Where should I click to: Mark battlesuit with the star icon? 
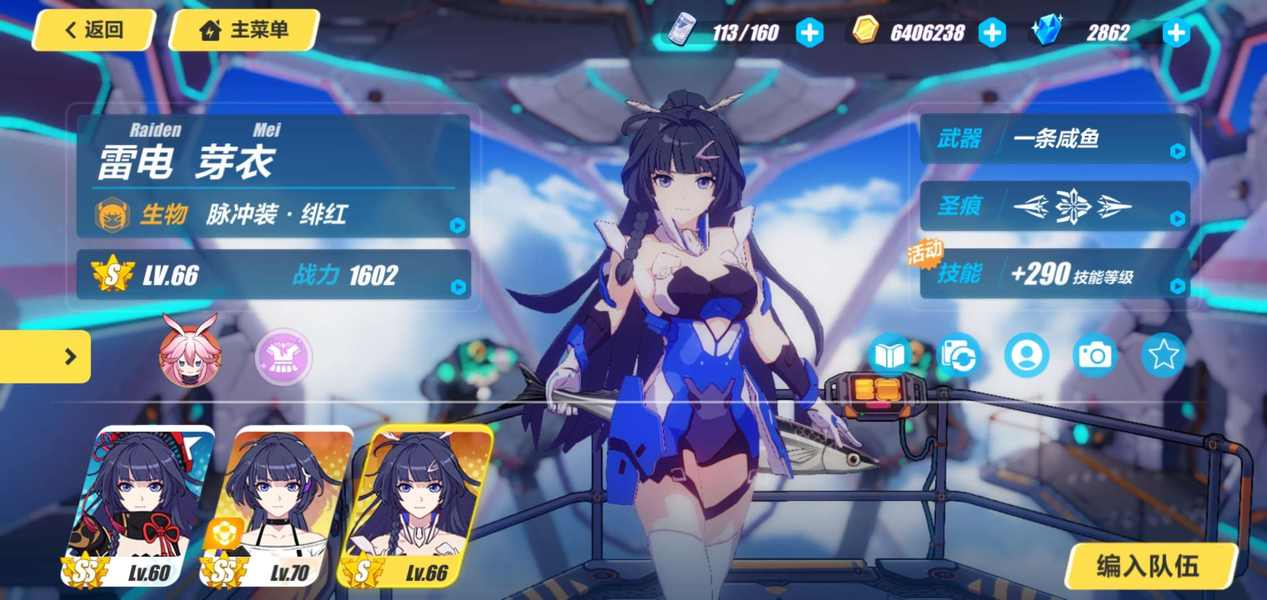[x=1162, y=355]
